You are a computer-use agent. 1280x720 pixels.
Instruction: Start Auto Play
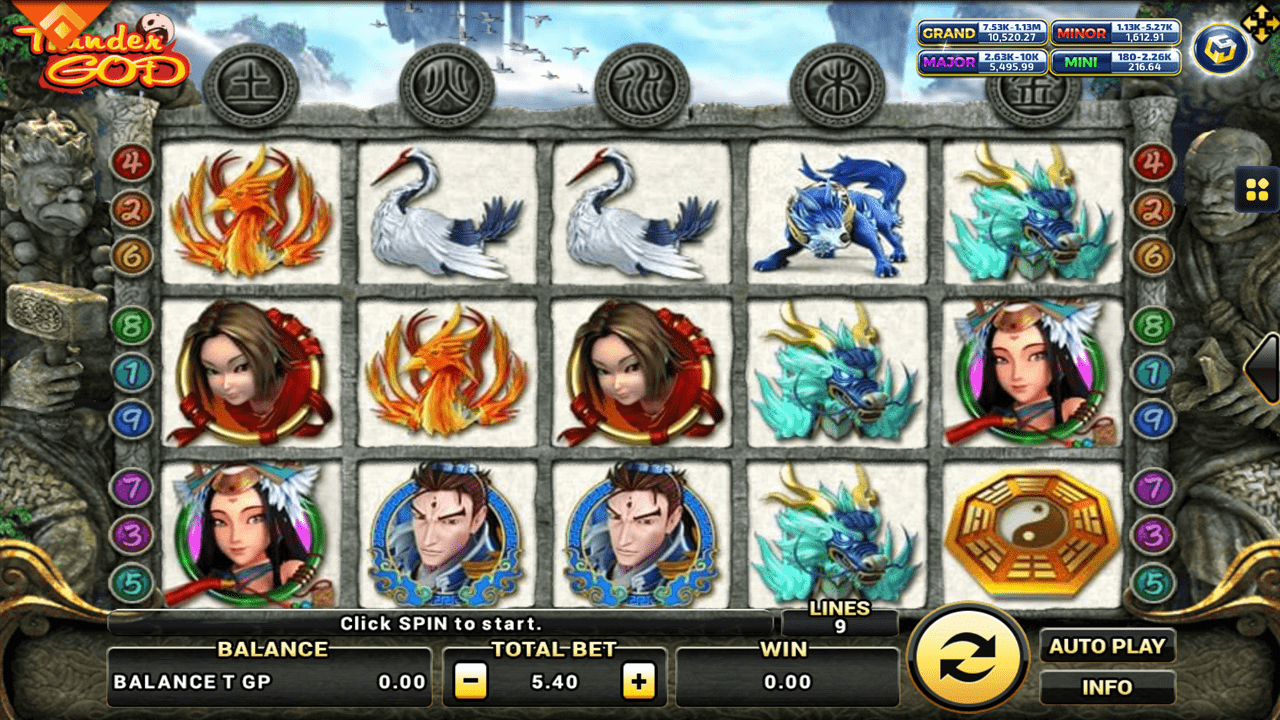pyautogui.click(x=1107, y=647)
